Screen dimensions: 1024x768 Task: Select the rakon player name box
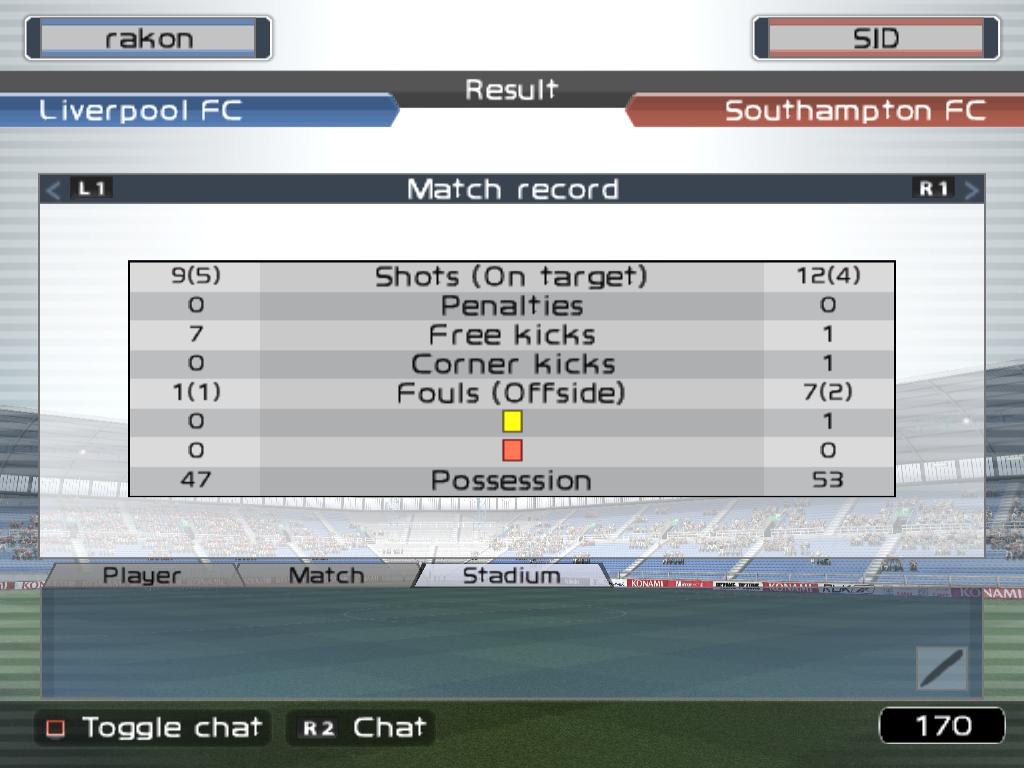pos(148,39)
